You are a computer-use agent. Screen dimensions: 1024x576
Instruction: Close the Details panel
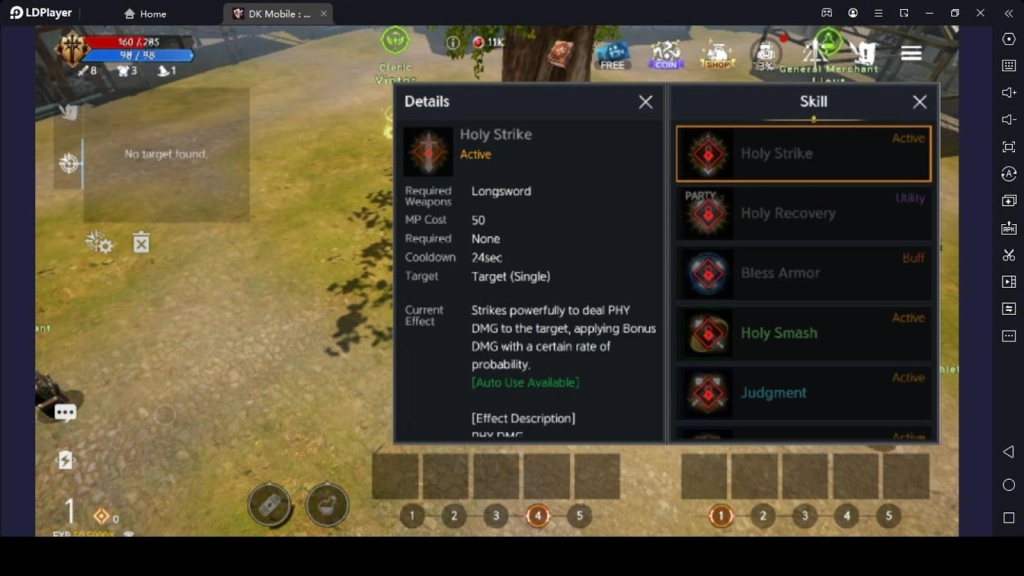tap(646, 102)
